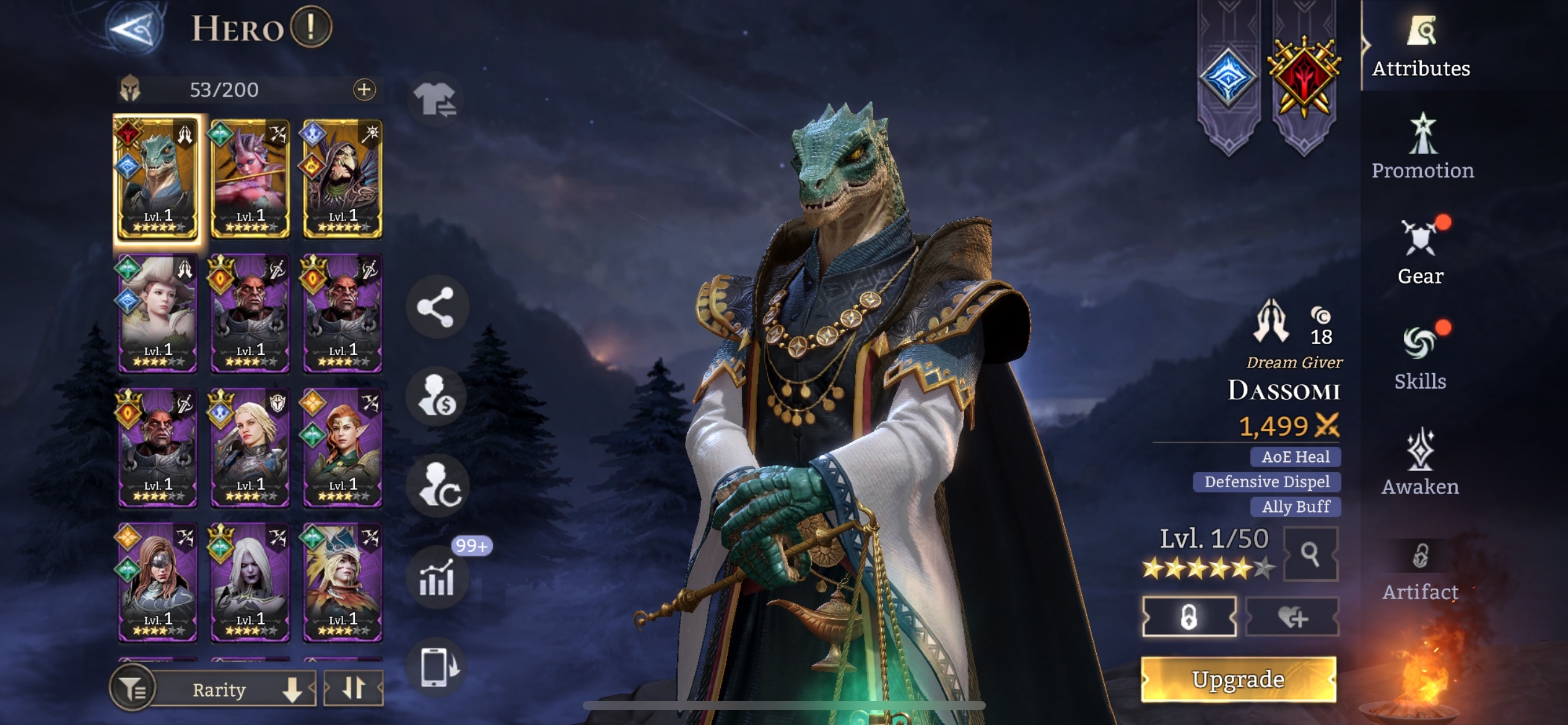Open the Hero info exclamation icon

click(x=311, y=27)
